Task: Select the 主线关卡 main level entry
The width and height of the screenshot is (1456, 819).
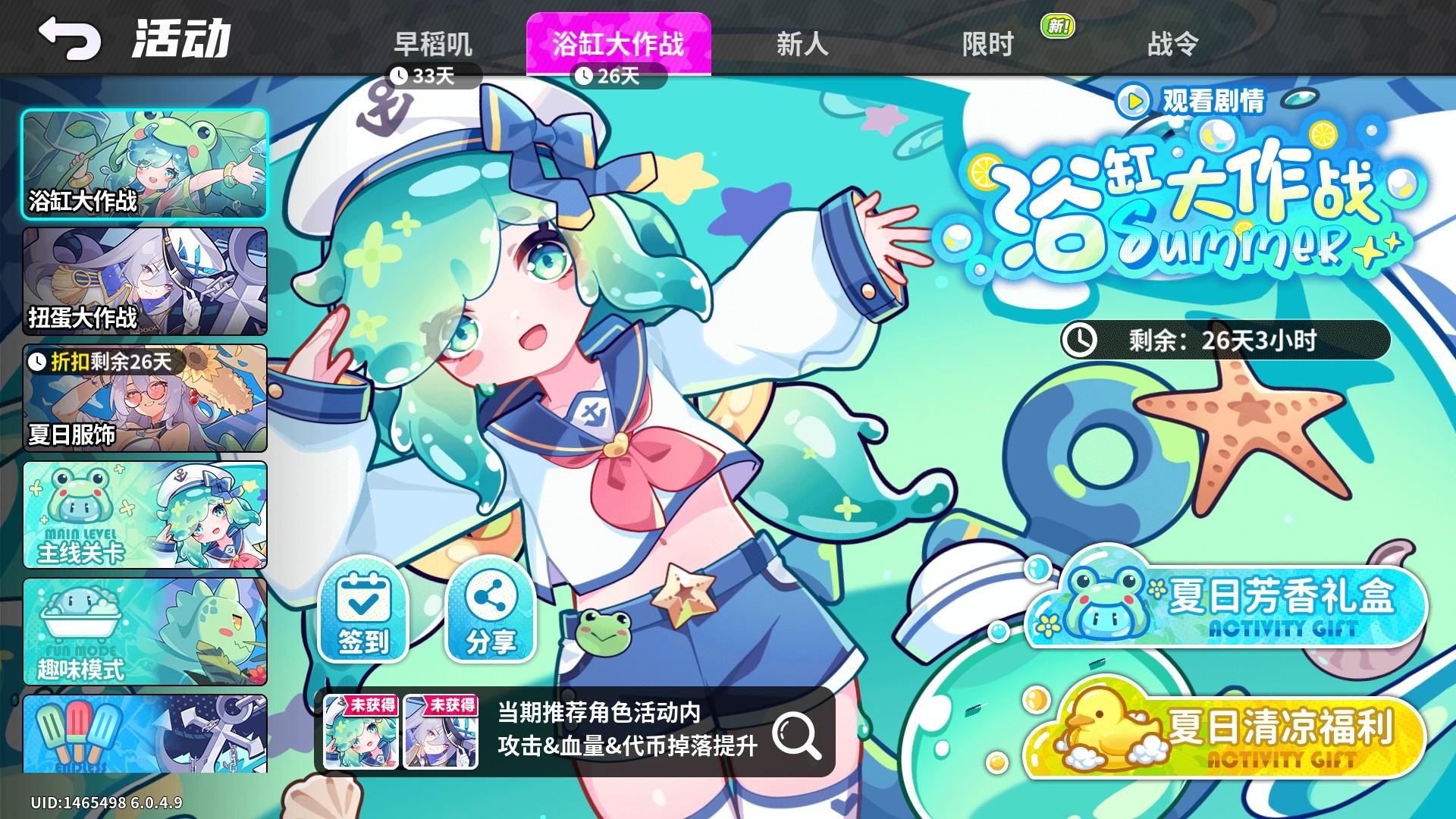Action: (144, 516)
